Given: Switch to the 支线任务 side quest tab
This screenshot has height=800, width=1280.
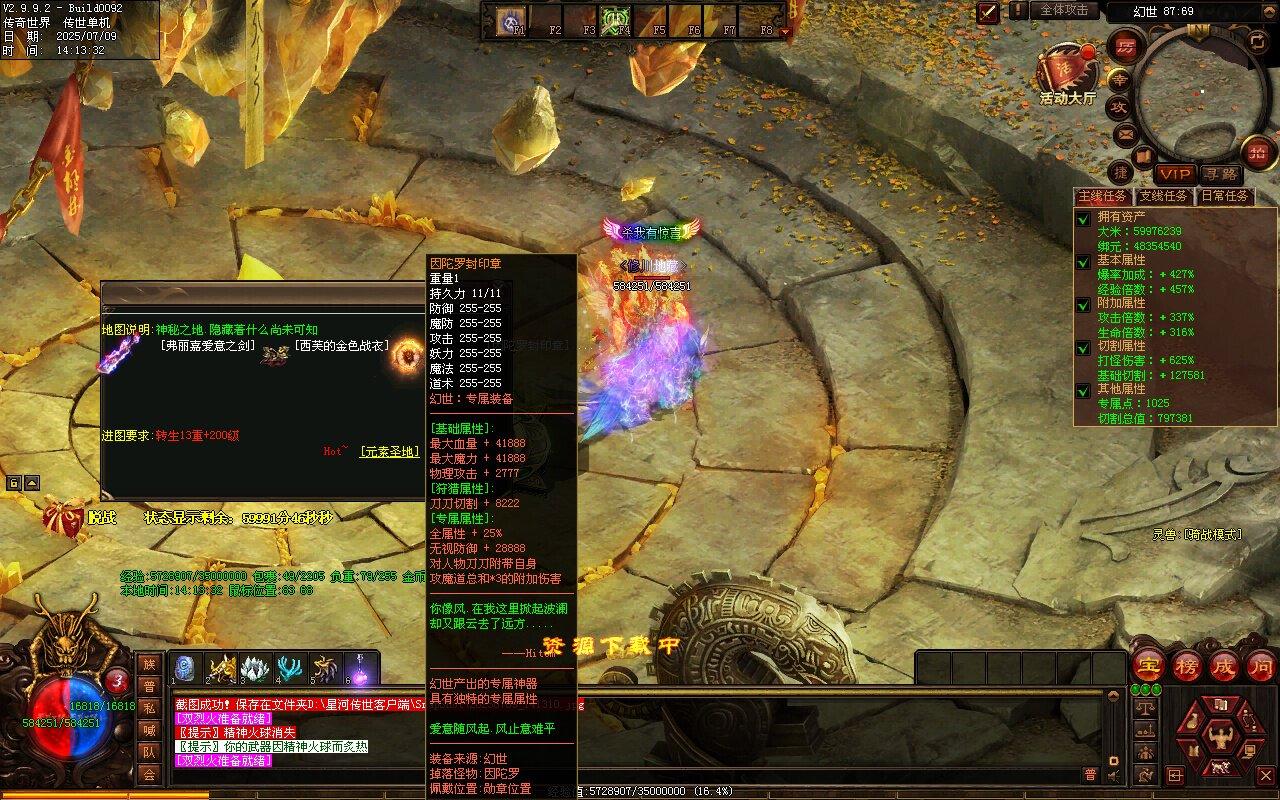Looking at the screenshot, I should [1164, 196].
